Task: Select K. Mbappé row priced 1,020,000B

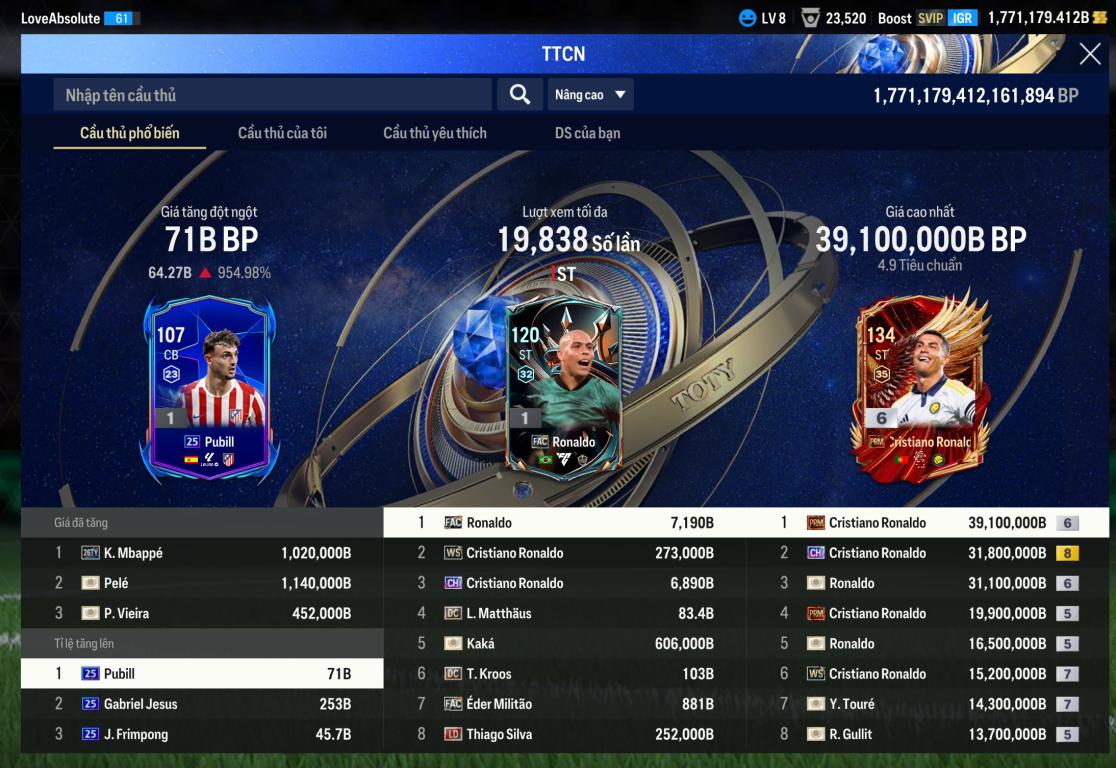Action: tap(202, 553)
